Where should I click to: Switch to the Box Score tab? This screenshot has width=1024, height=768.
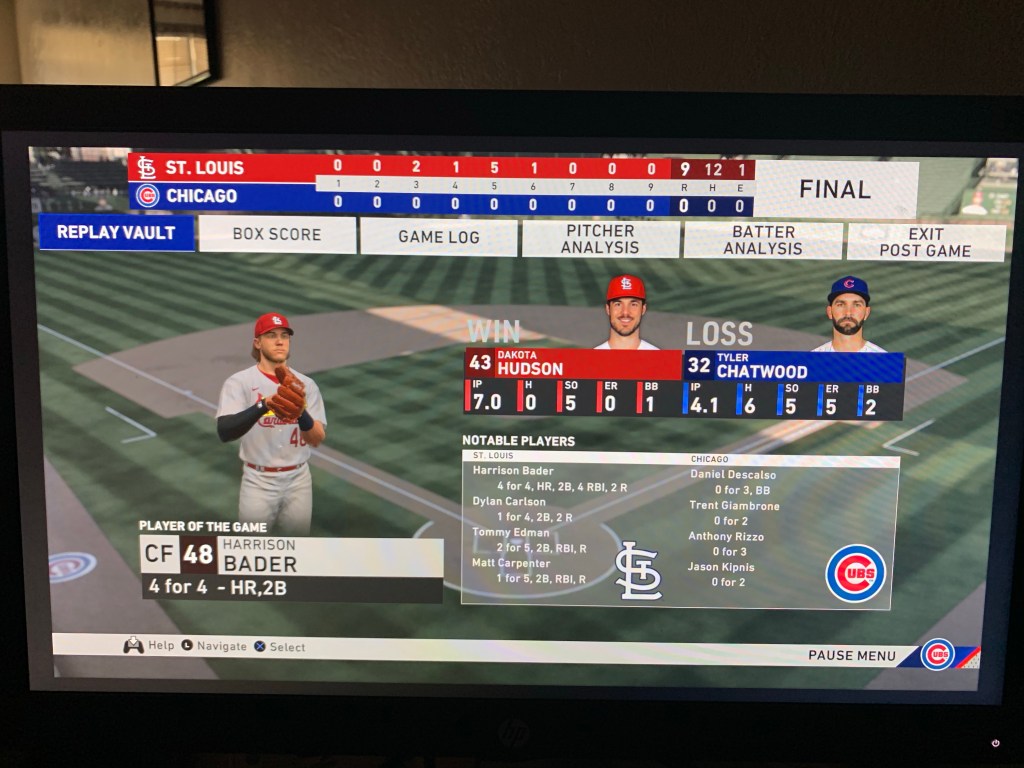pyautogui.click(x=277, y=234)
